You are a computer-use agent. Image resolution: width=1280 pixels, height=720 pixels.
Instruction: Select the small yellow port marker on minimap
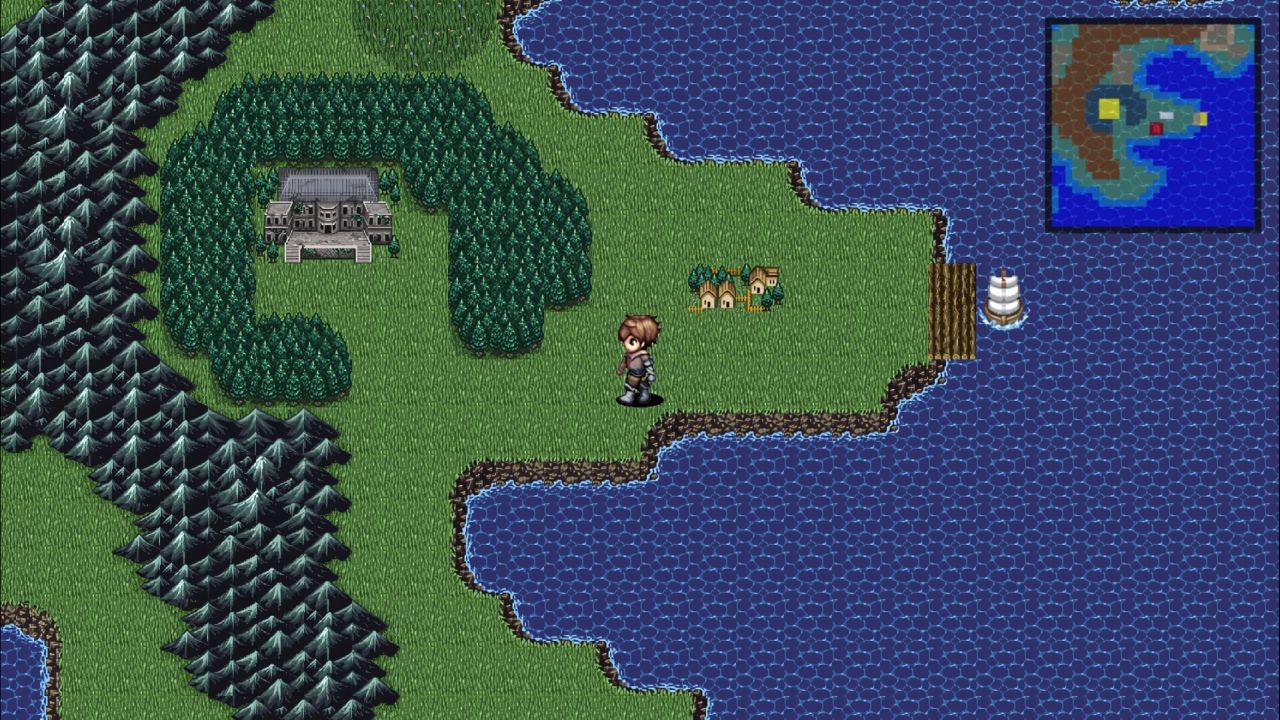pyautogui.click(x=1201, y=117)
